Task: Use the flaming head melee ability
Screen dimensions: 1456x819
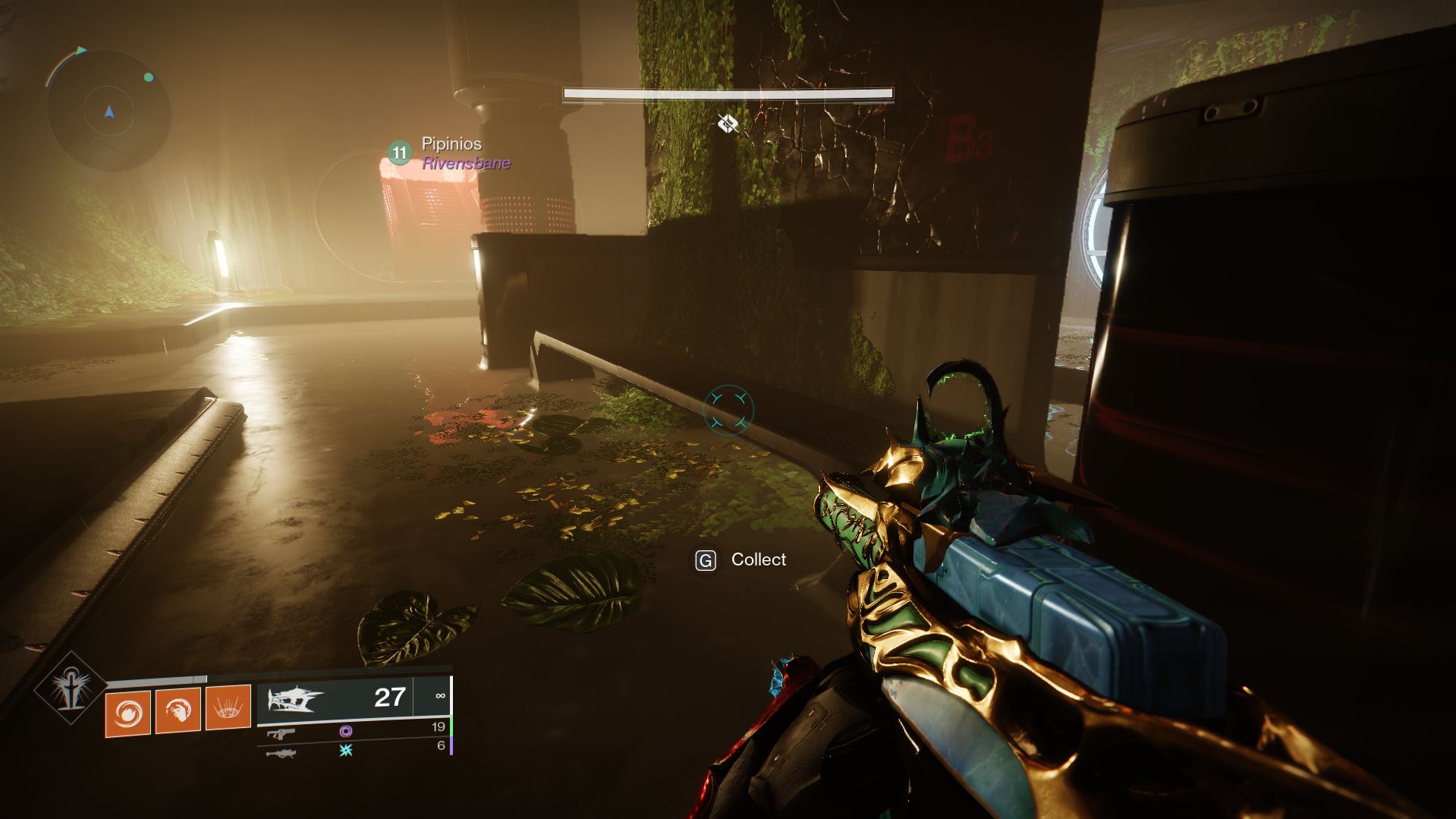Action: (x=178, y=711)
